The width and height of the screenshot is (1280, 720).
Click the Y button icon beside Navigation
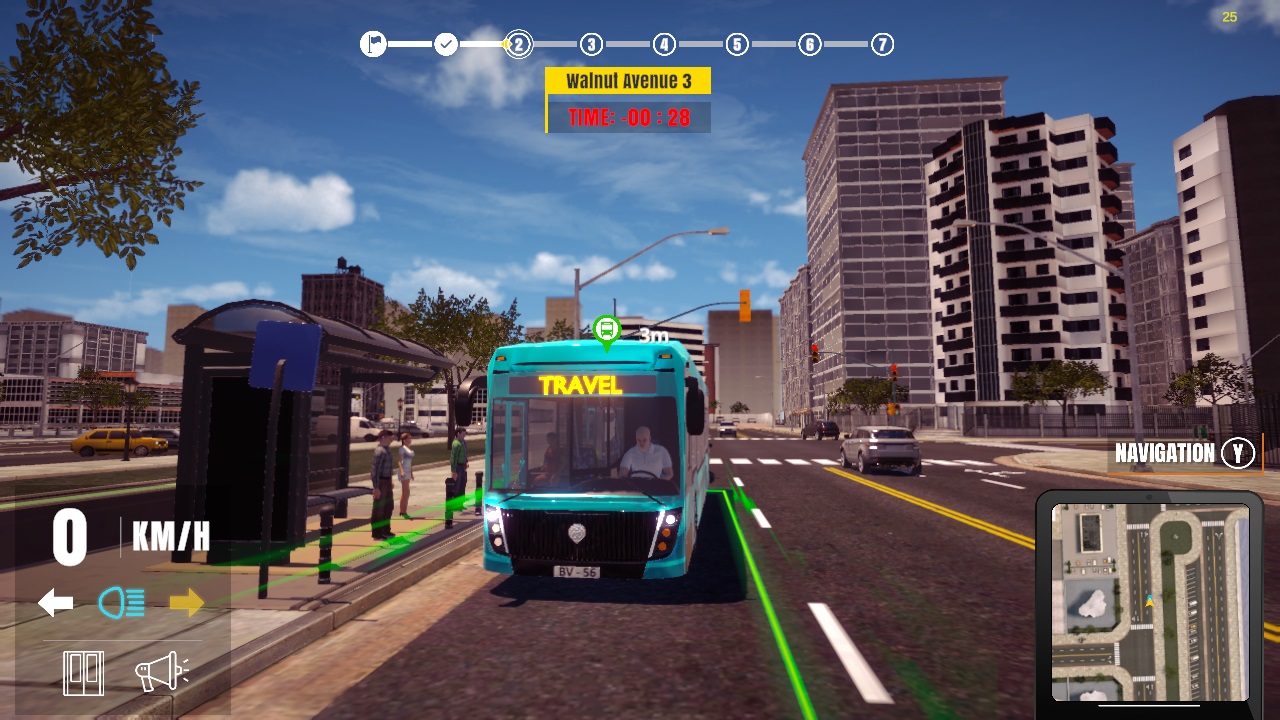click(x=1237, y=453)
